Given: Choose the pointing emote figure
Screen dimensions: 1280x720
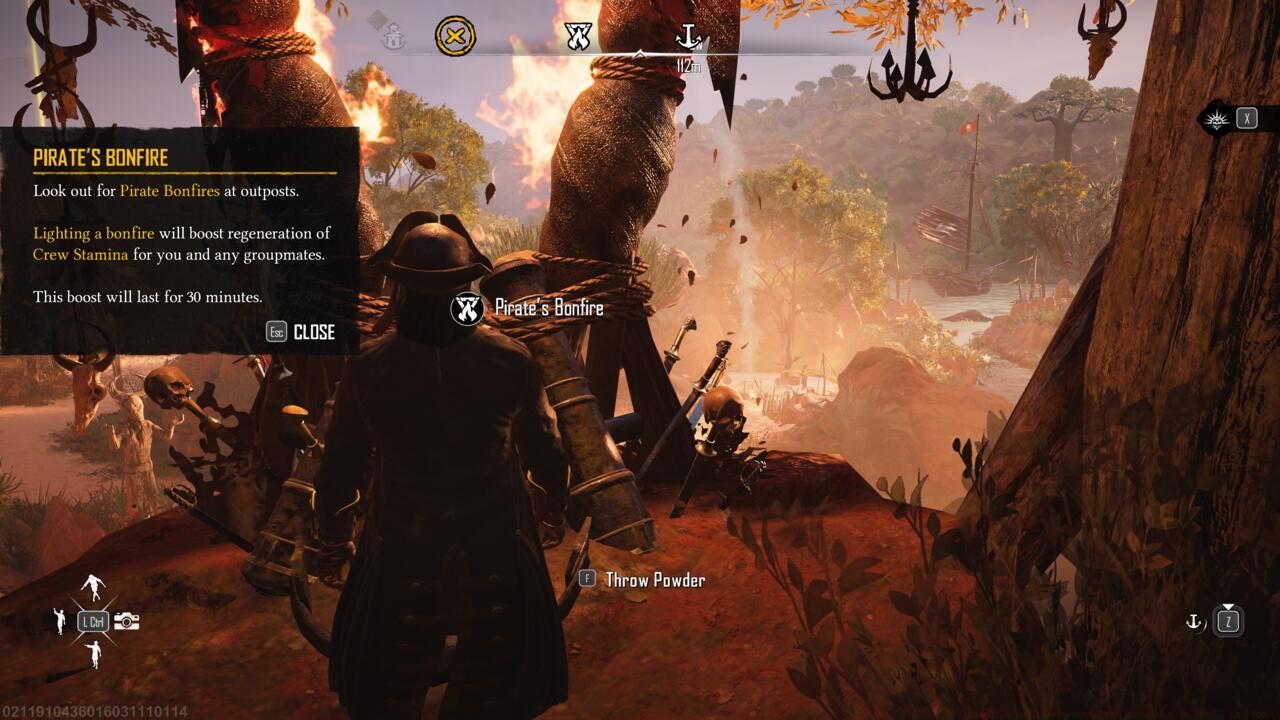Looking at the screenshot, I should point(93,655).
